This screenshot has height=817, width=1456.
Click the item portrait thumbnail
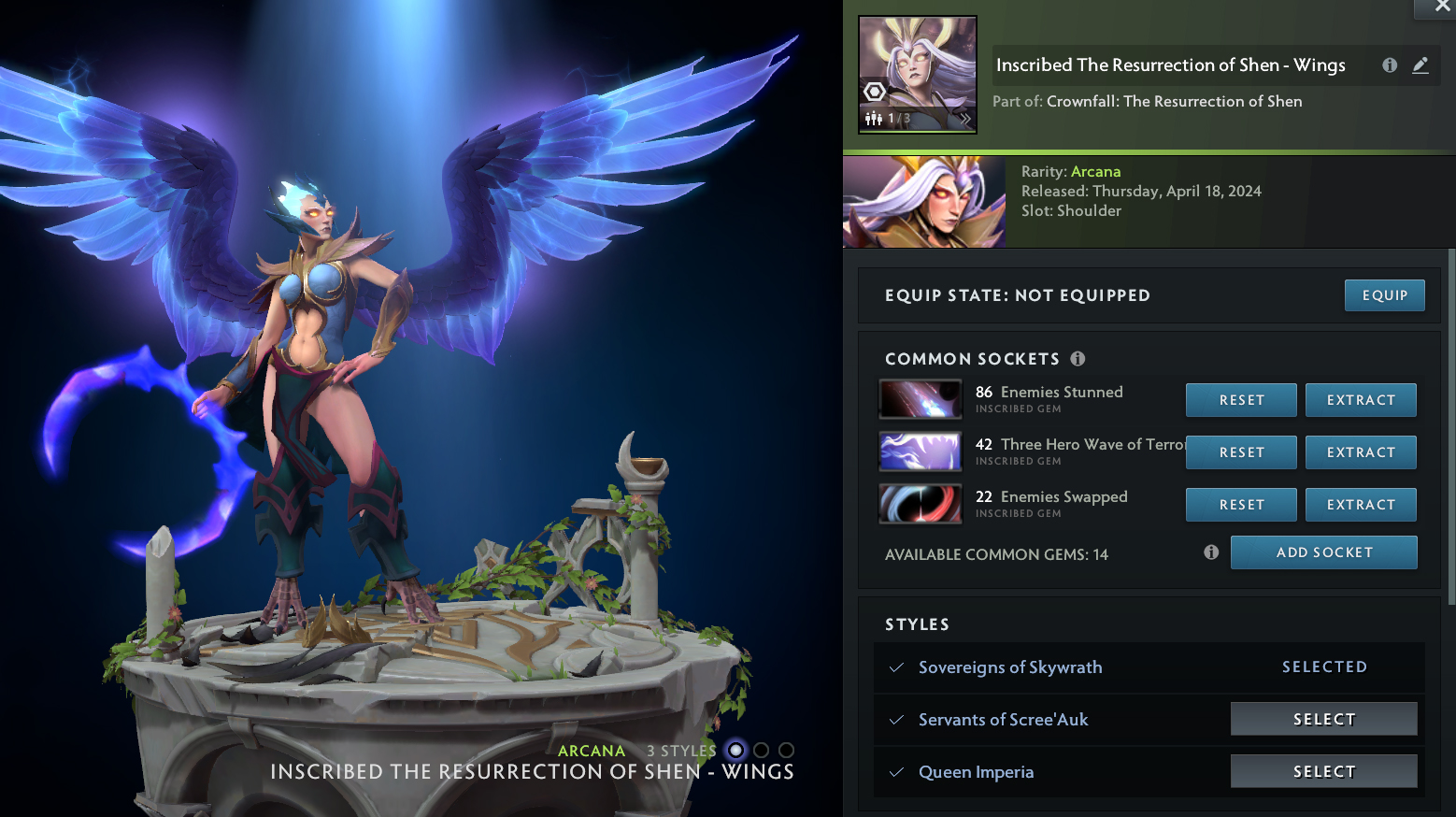(x=918, y=75)
